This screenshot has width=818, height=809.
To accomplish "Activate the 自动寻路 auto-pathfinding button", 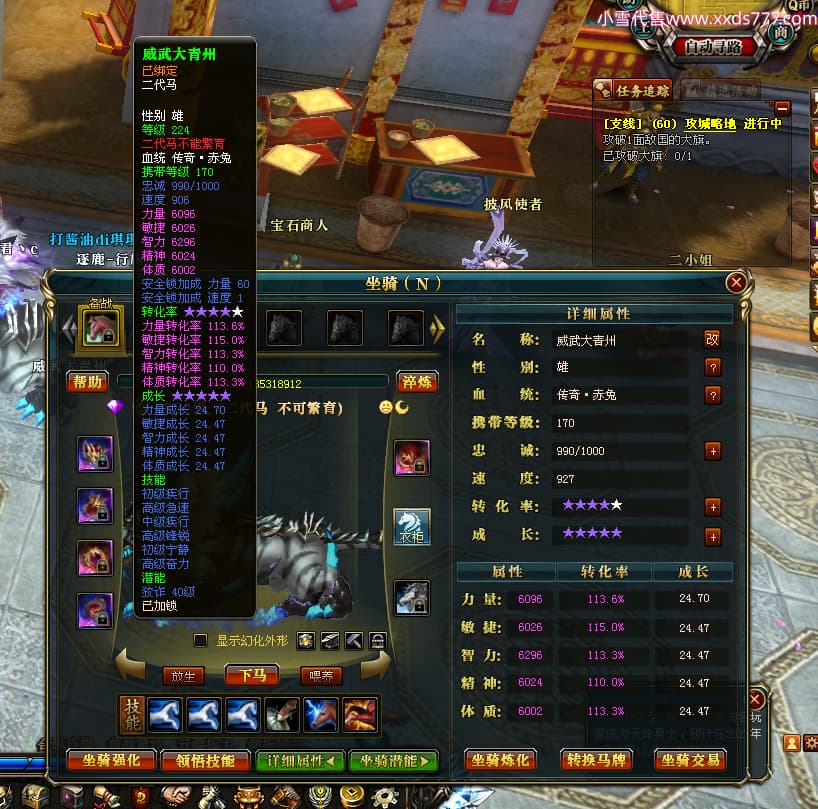I will point(713,47).
